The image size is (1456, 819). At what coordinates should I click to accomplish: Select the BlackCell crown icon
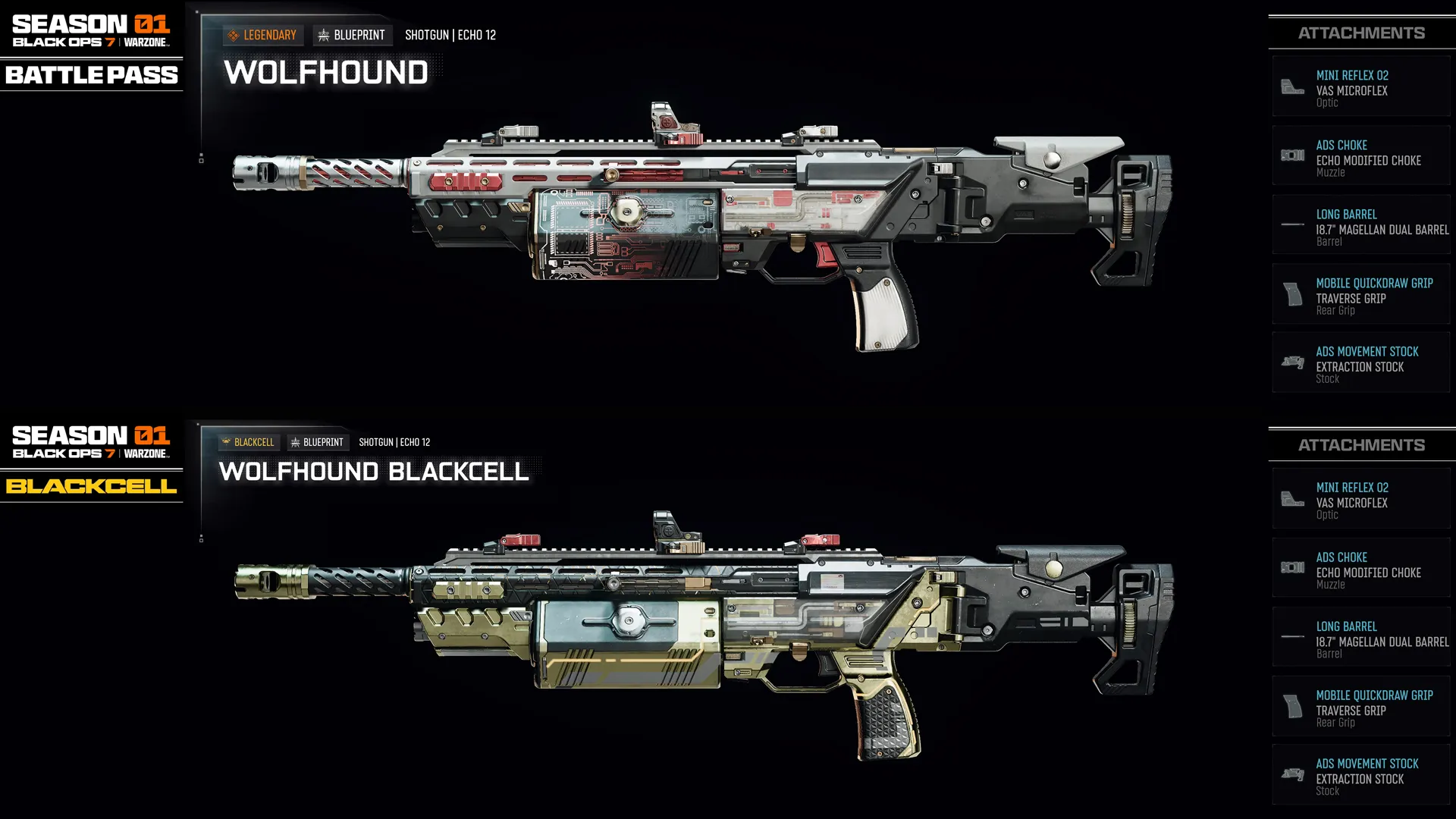coord(225,441)
